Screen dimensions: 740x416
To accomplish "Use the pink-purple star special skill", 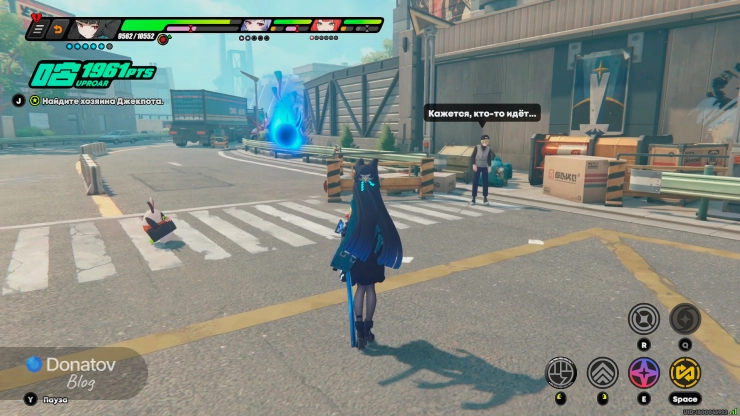I will (x=643, y=372).
